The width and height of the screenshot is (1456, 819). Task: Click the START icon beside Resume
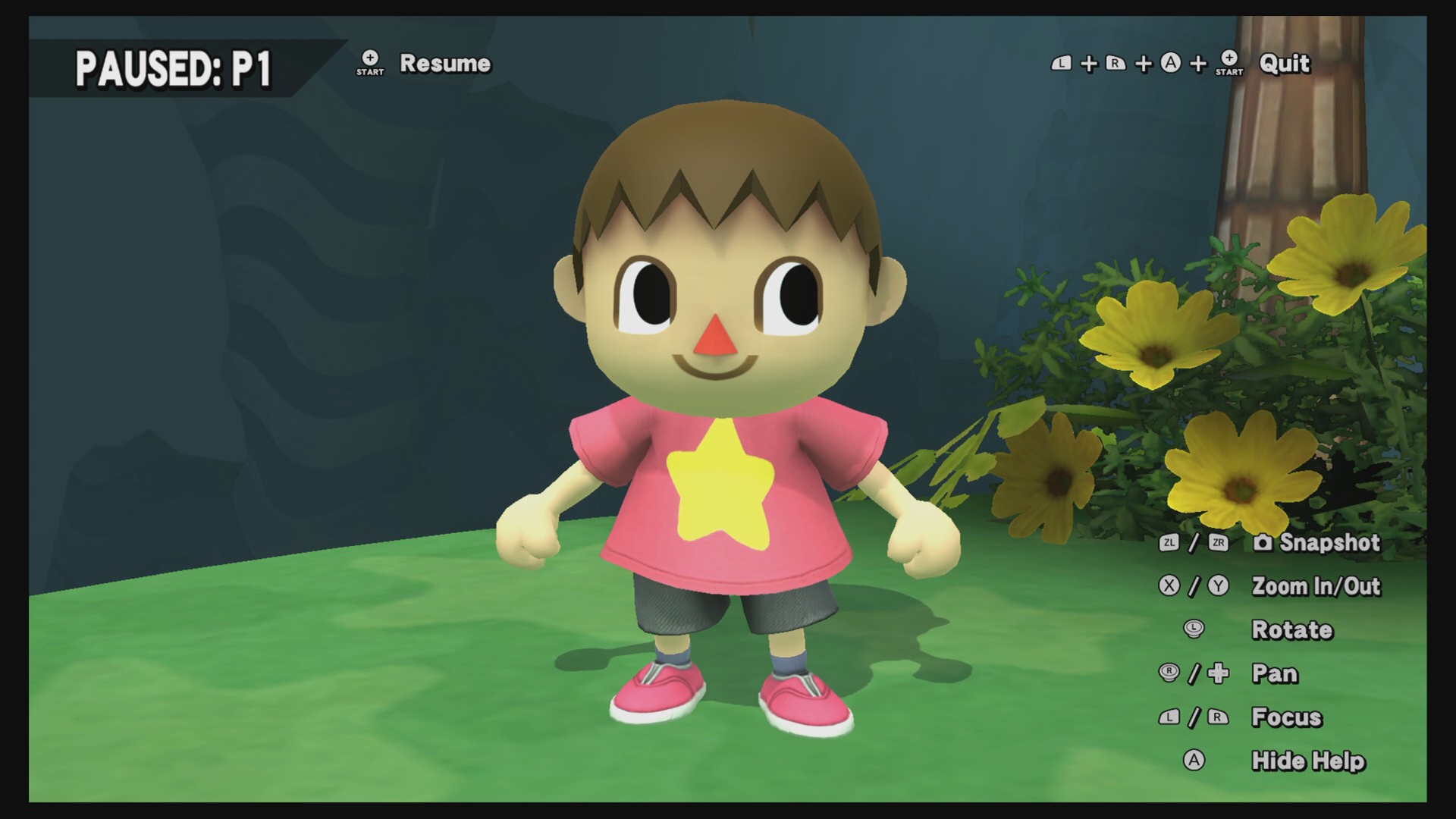(x=369, y=62)
